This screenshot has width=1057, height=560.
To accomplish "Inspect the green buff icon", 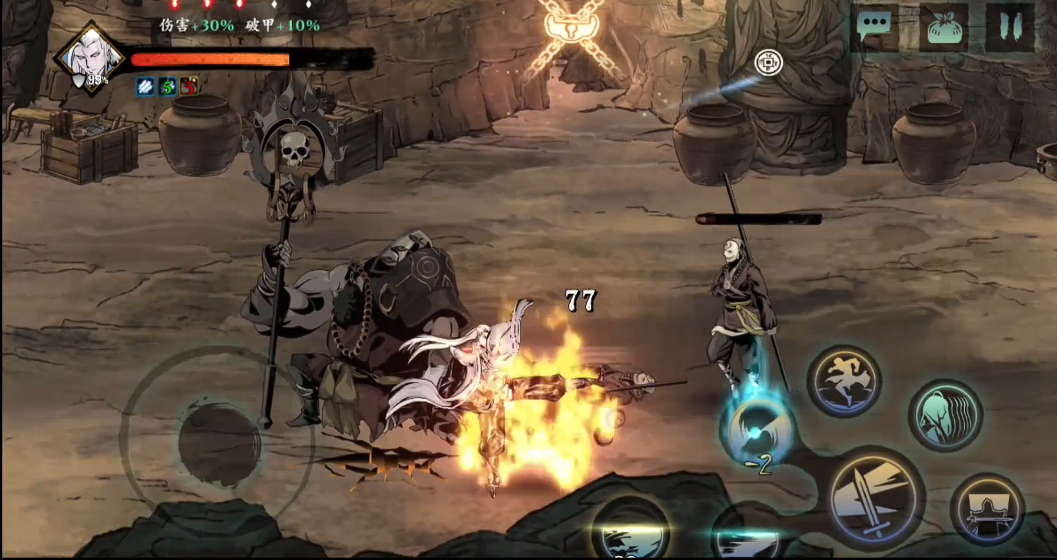I will click(x=167, y=87).
